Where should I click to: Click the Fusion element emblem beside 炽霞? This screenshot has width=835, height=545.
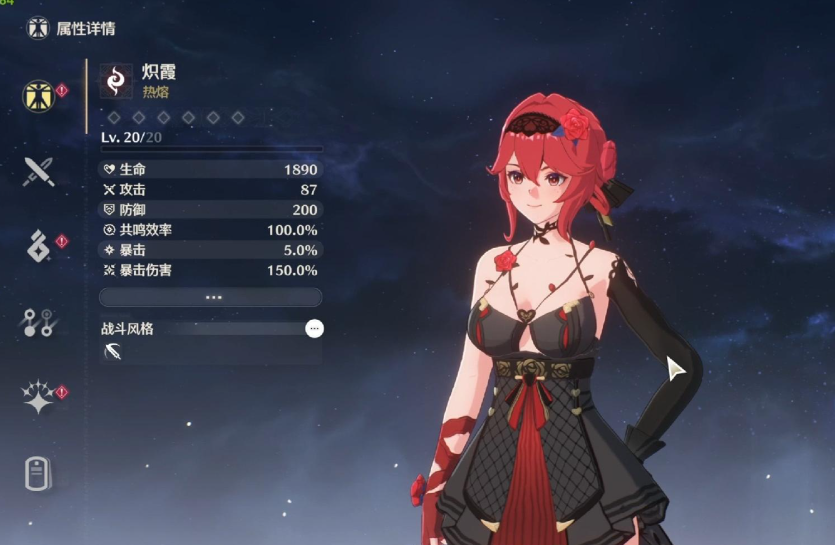117,81
